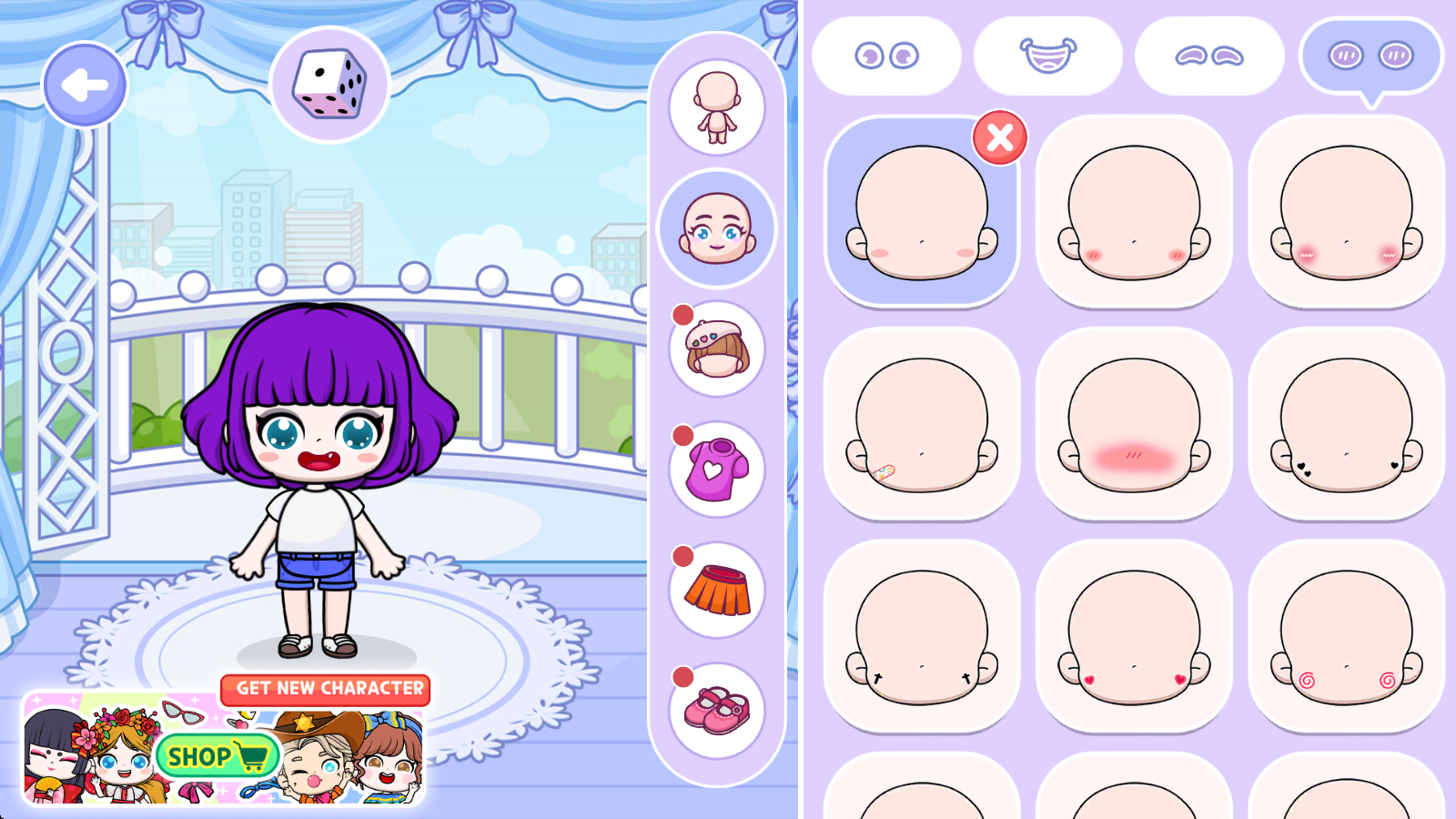Choose the wide pink nose blush
This screenshot has height=819, width=1456.
click(x=1134, y=424)
